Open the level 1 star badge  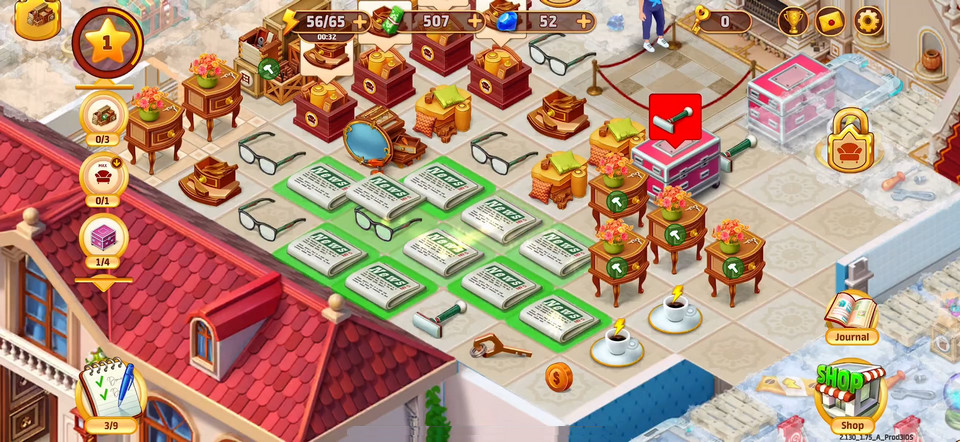coord(107,41)
